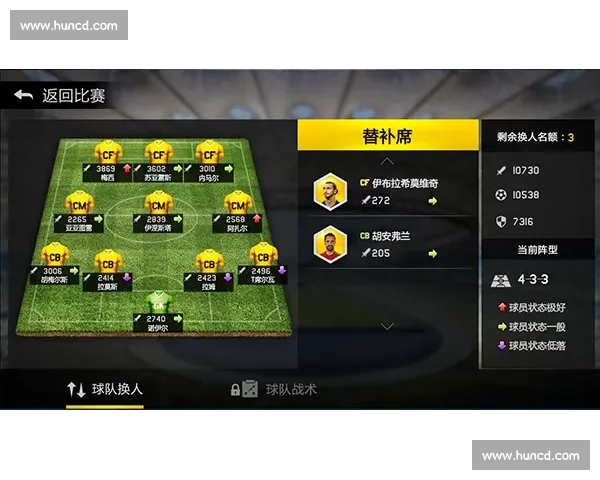Show earlier substitutes with the up arrow
Viewport: 600px width, 480px height.
[388, 160]
